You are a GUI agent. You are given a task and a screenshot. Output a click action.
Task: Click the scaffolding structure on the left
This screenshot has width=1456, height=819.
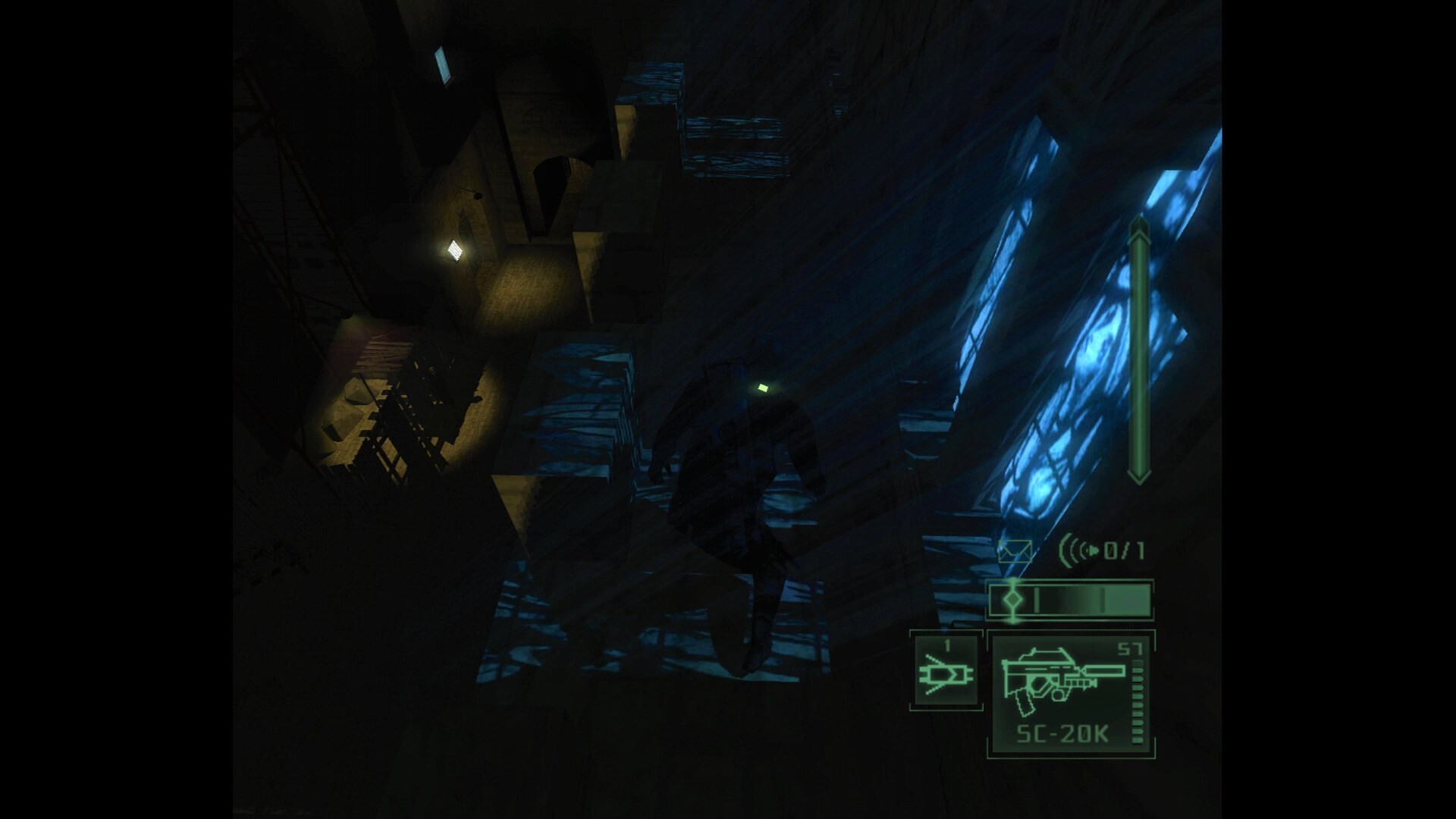point(402,425)
